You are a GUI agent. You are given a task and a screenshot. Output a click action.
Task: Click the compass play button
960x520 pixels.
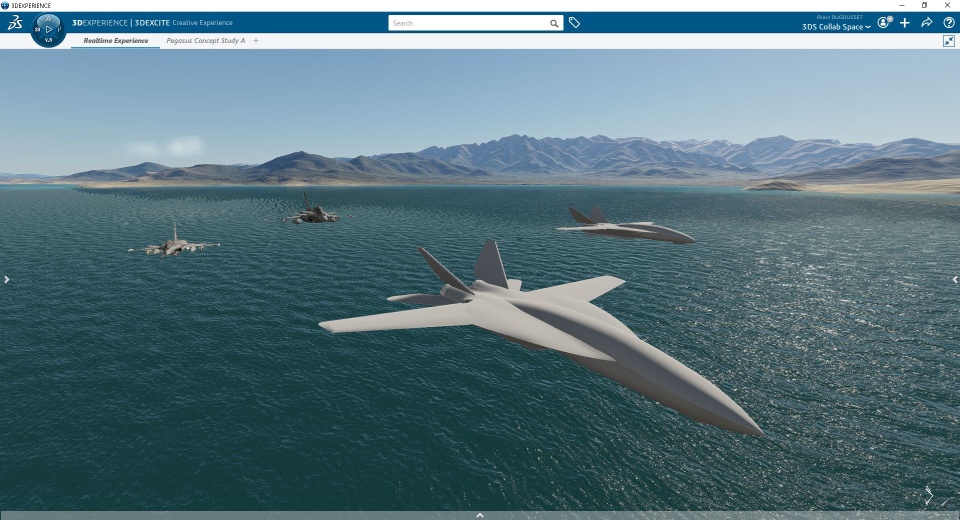[x=49, y=29]
